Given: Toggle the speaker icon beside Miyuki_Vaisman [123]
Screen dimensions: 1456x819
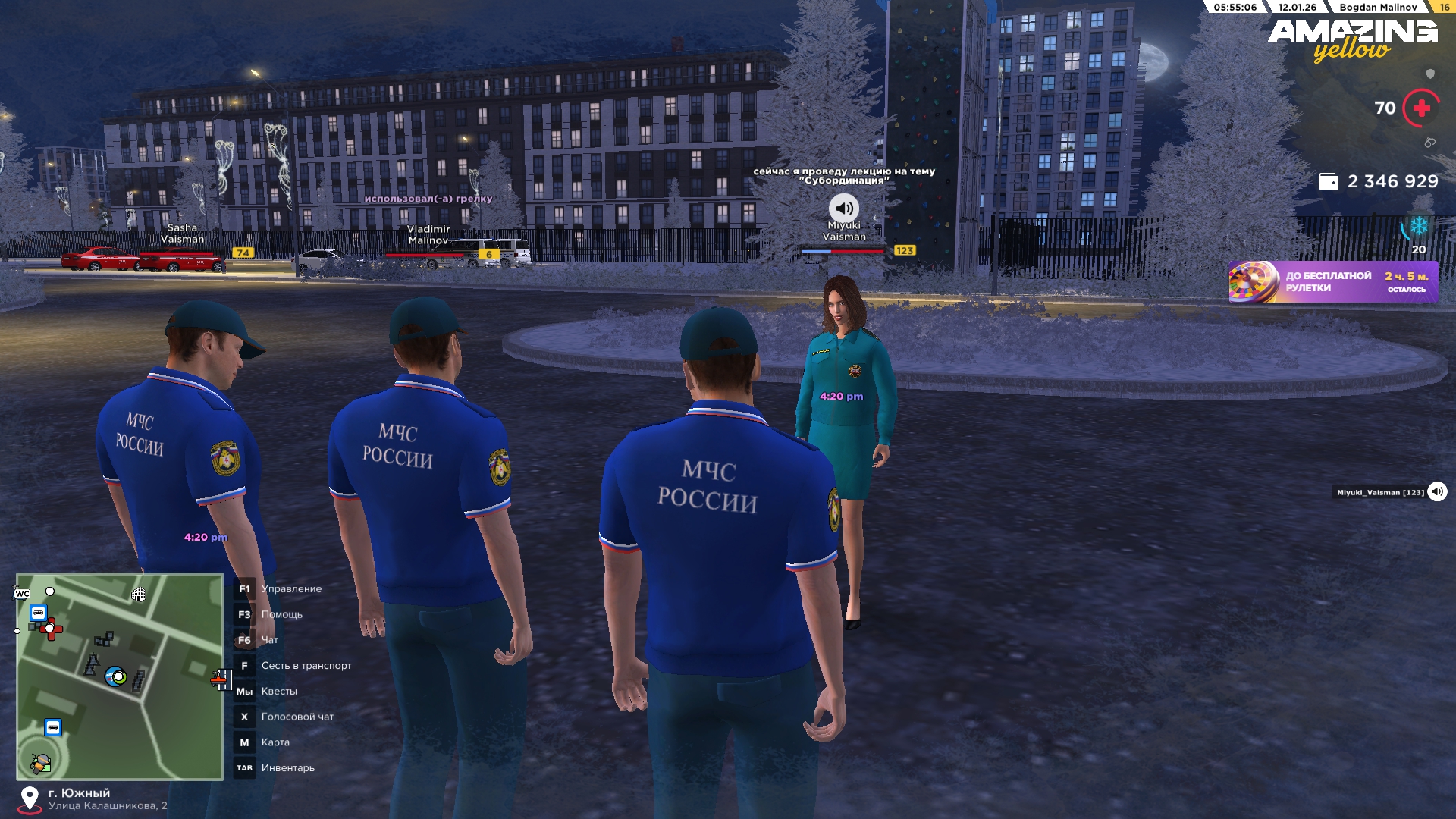Looking at the screenshot, I should (1437, 492).
